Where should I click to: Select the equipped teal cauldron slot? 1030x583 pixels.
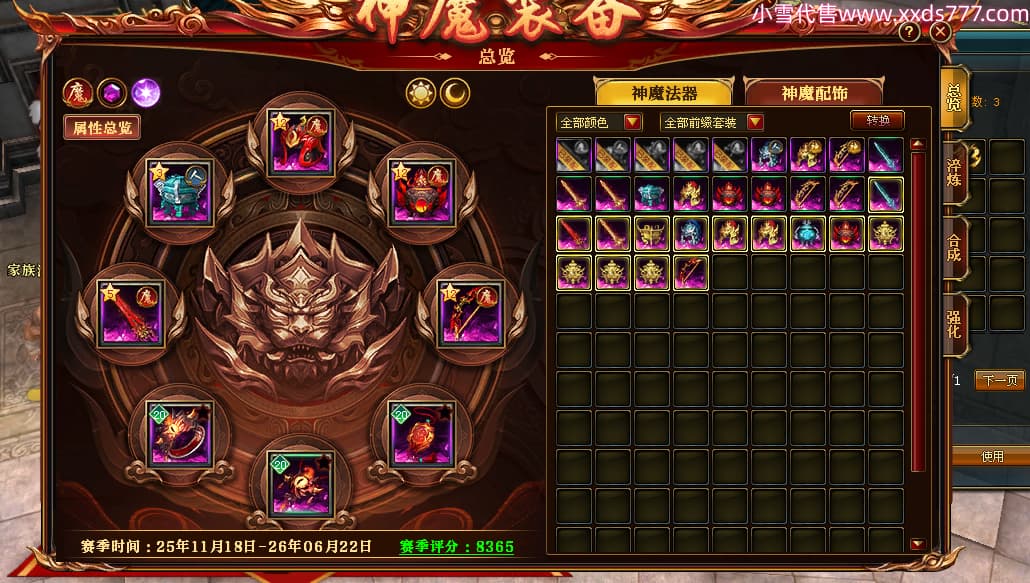(180, 193)
